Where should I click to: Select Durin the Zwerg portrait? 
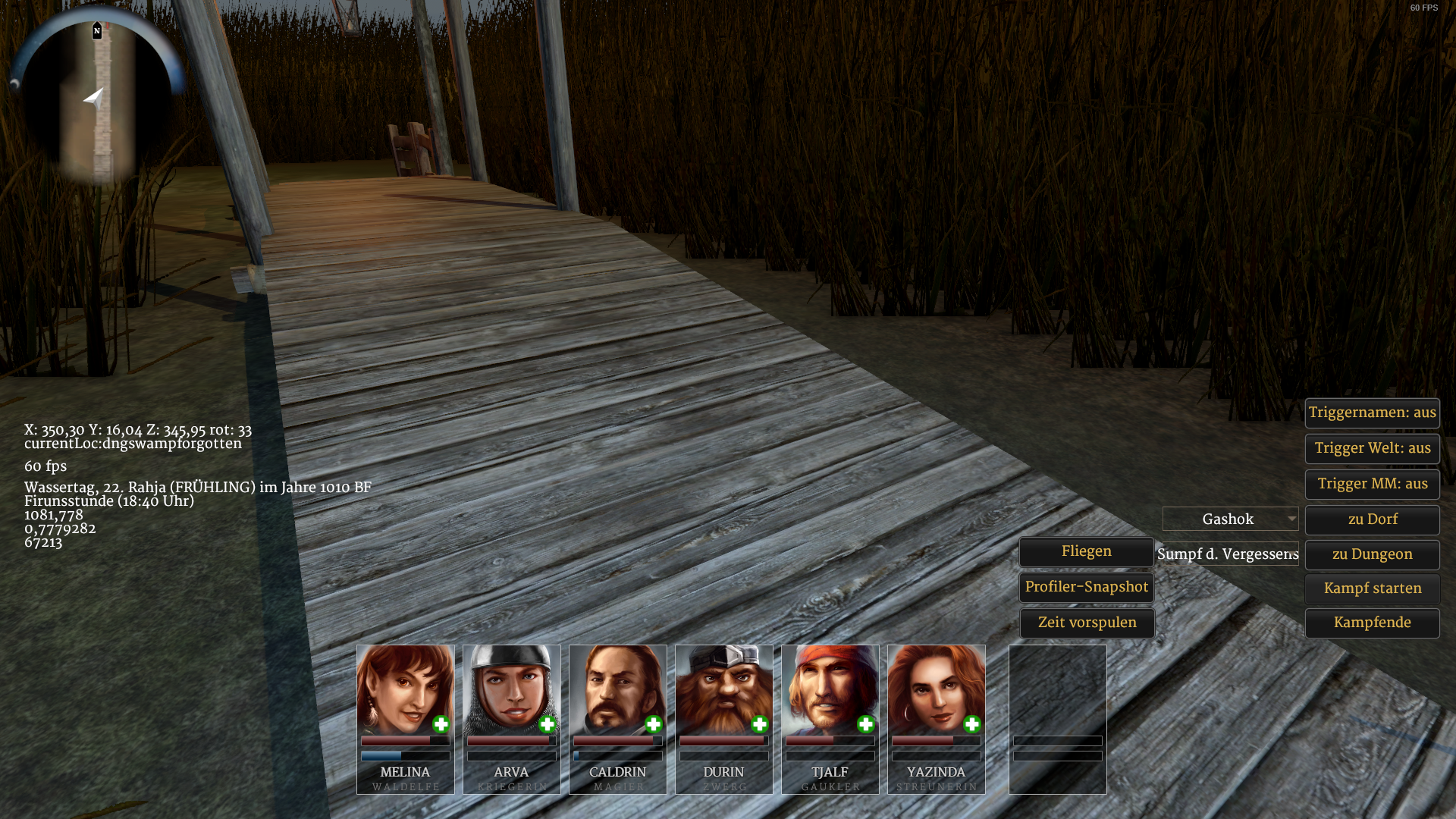[x=723, y=689]
